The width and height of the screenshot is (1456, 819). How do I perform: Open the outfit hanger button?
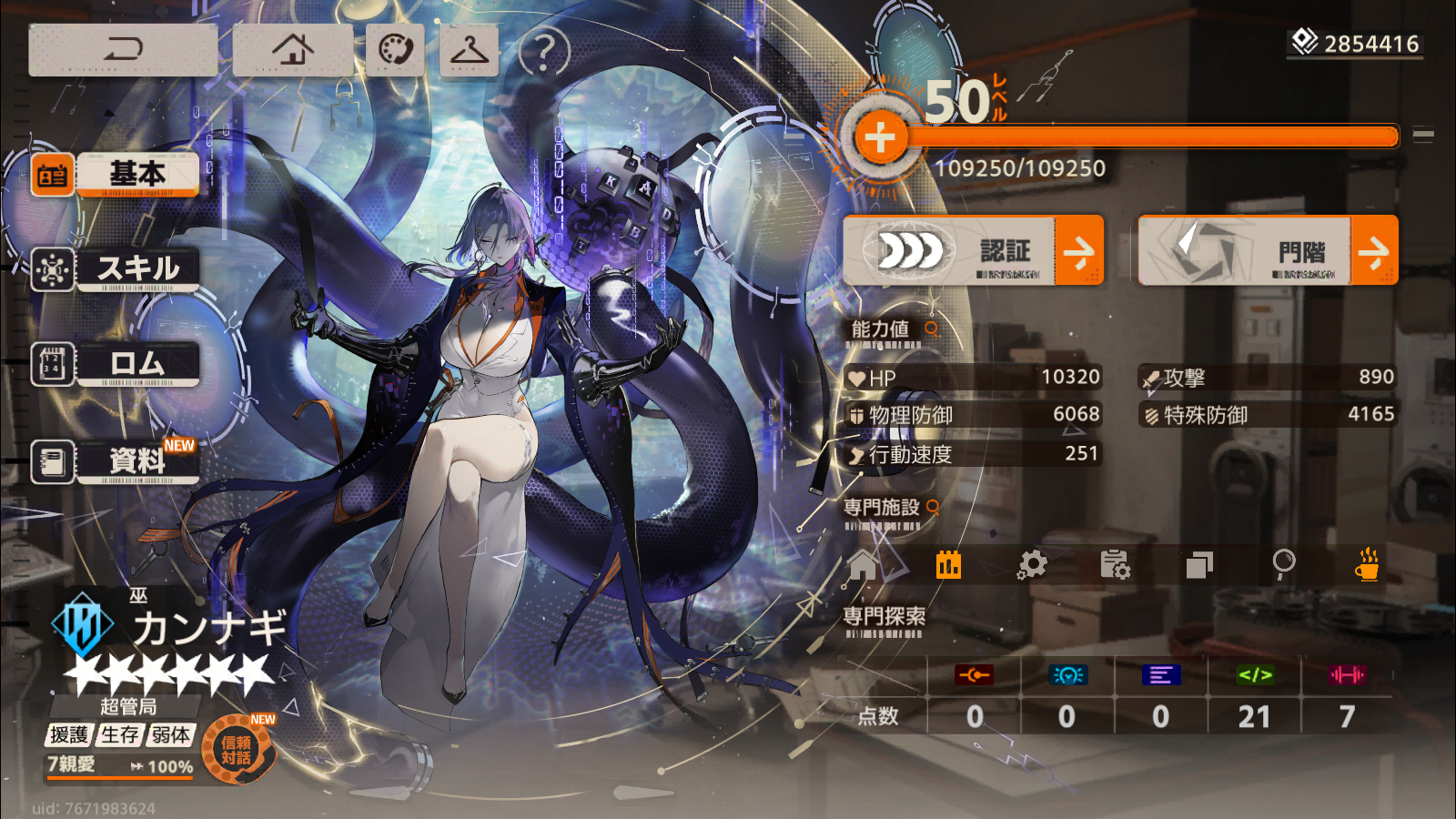pyautogui.click(x=469, y=50)
